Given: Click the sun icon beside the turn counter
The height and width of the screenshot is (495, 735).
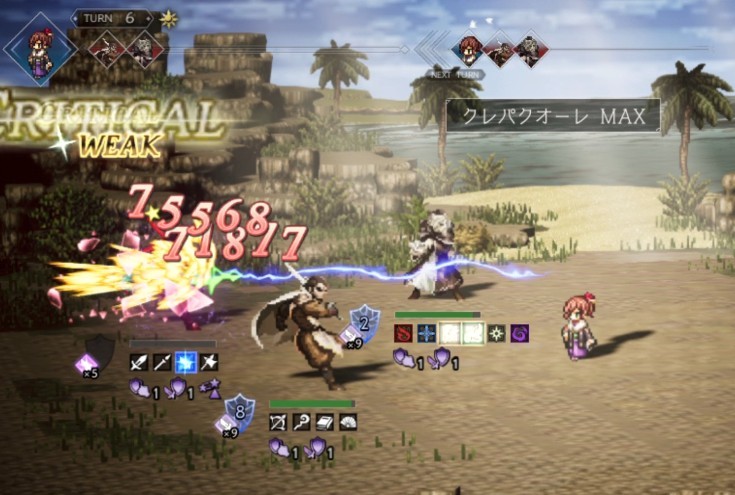Looking at the screenshot, I should click(x=167, y=19).
